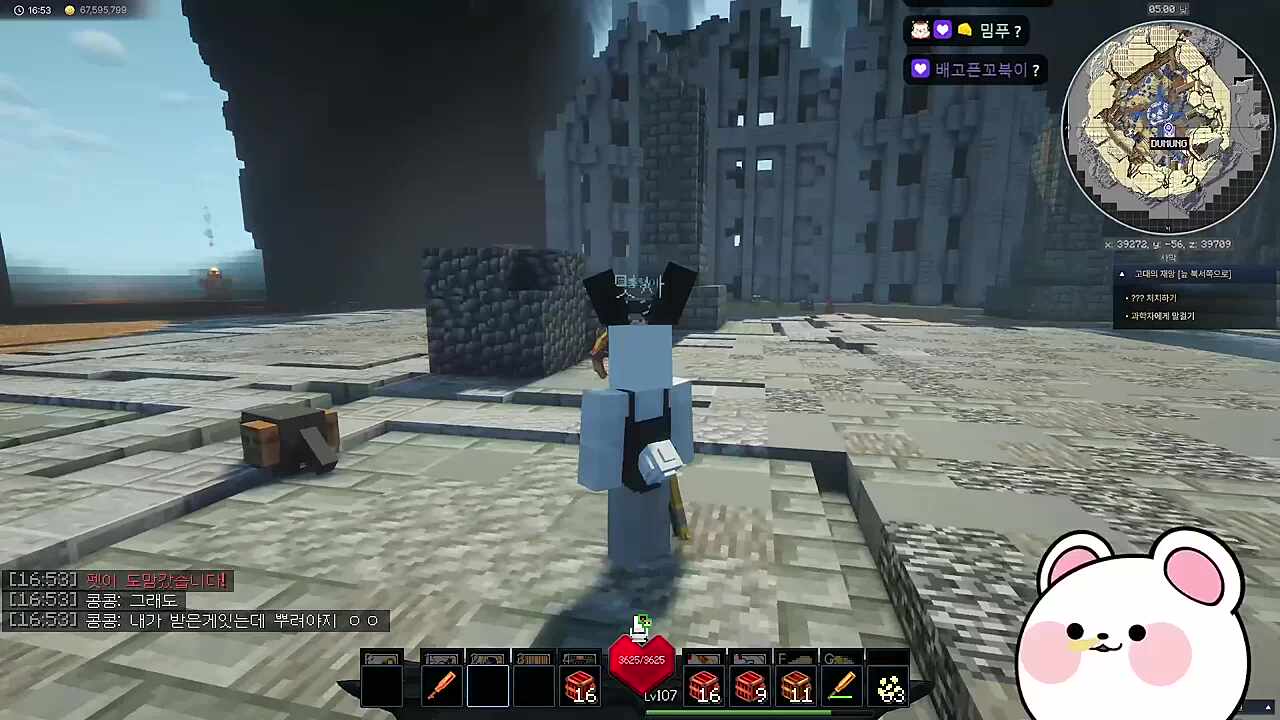This screenshot has height=720, width=1280.
Task: Select the ??? 처치하기 quest objective
Action: pos(1153,298)
